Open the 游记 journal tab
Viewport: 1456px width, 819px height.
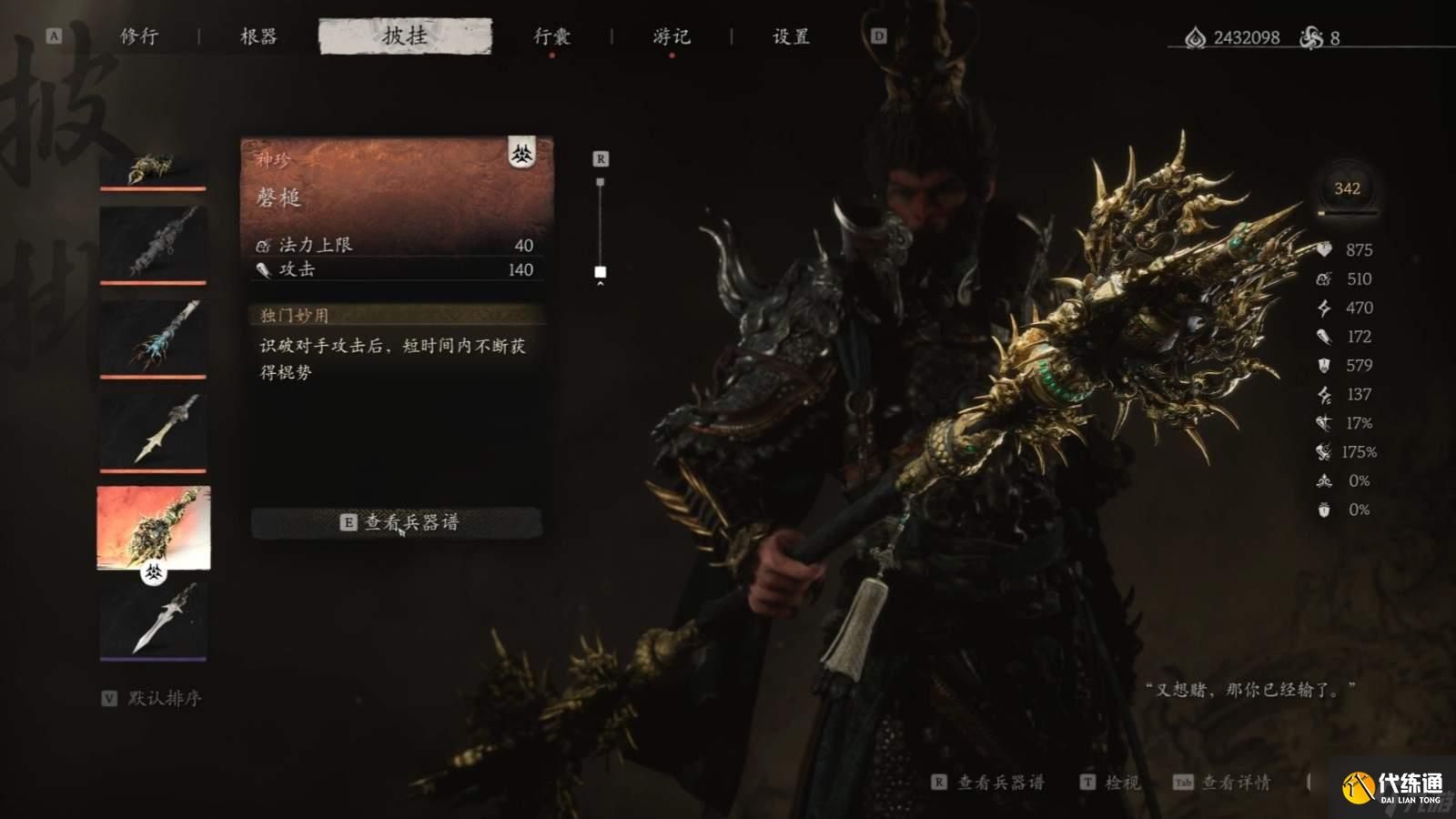click(x=672, y=36)
